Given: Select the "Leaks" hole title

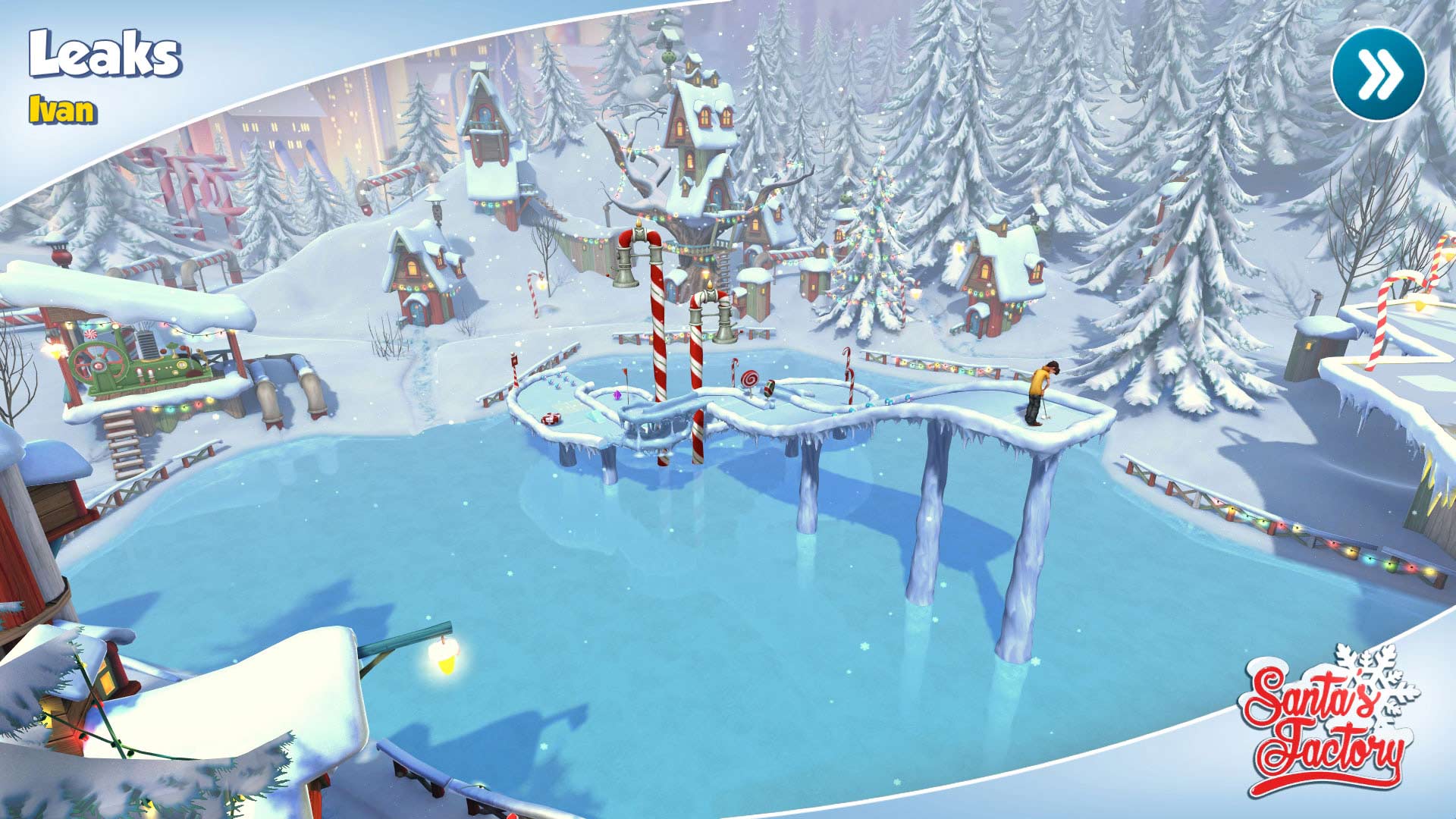Looking at the screenshot, I should [x=106, y=55].
